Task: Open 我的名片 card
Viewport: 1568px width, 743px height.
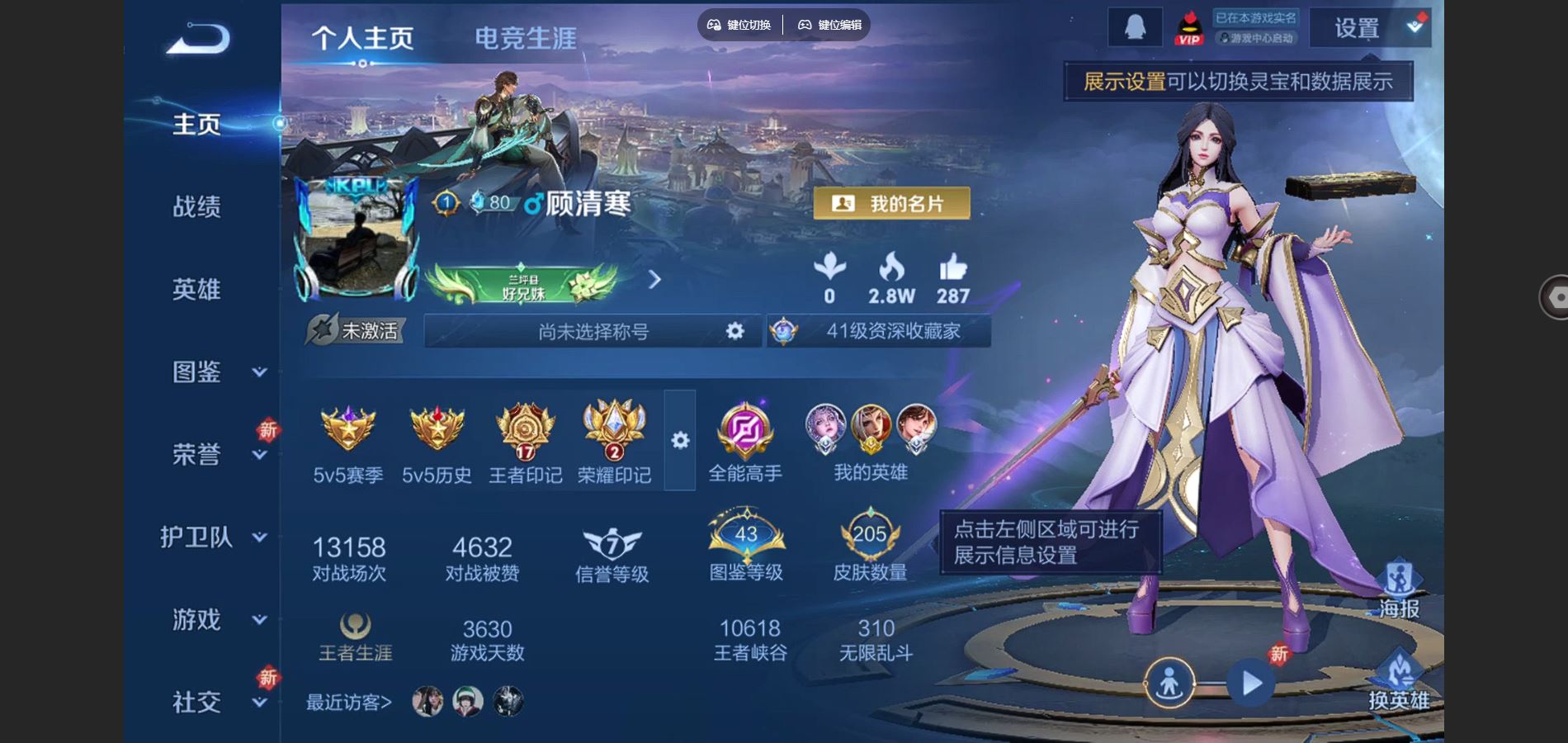Action: click(891, 203)
